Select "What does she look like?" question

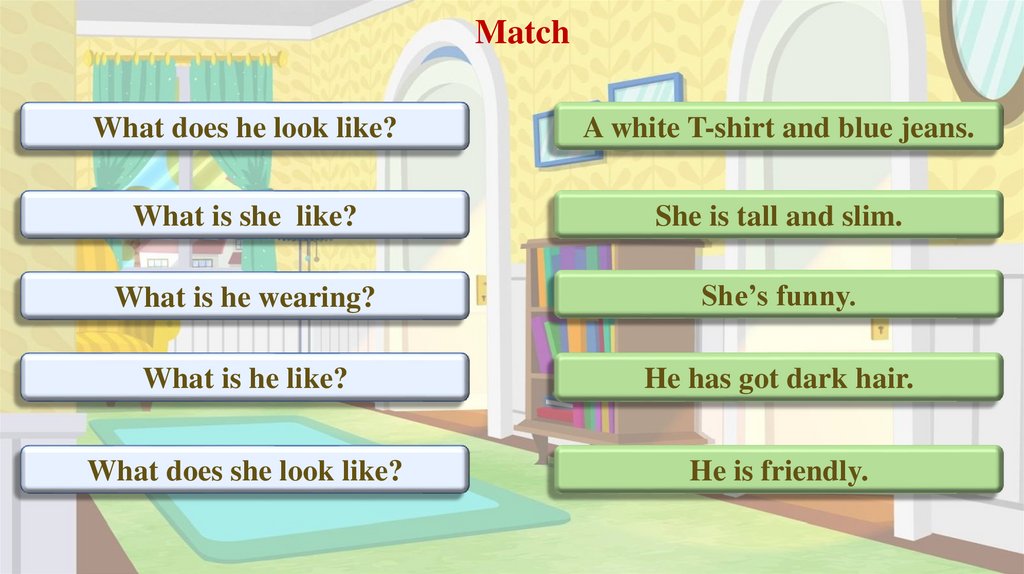[x=244, y=470]
